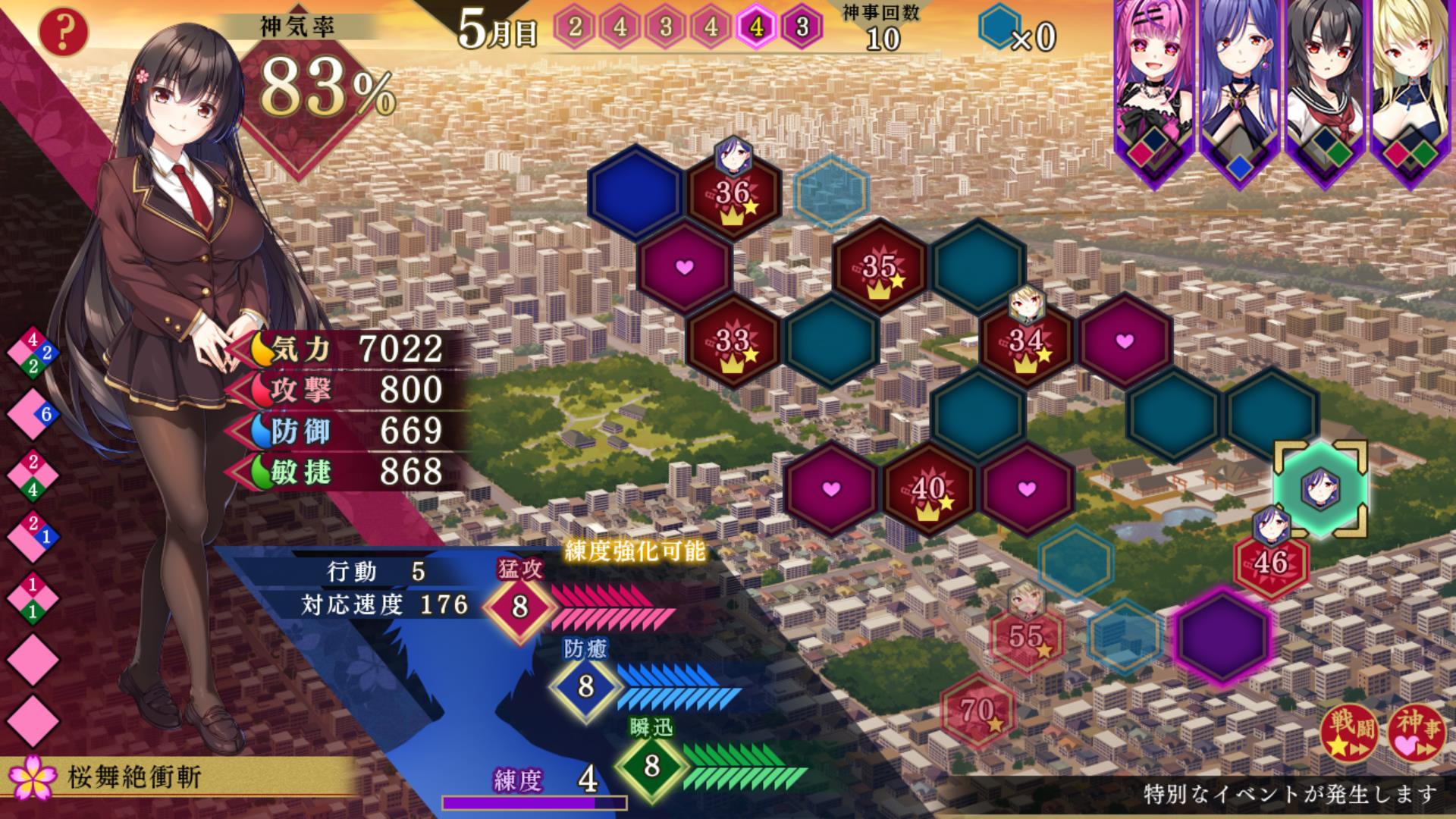This screenshot has height=819, width=1456.
Task: Open the red question mark help button
Action: (64, 32)
